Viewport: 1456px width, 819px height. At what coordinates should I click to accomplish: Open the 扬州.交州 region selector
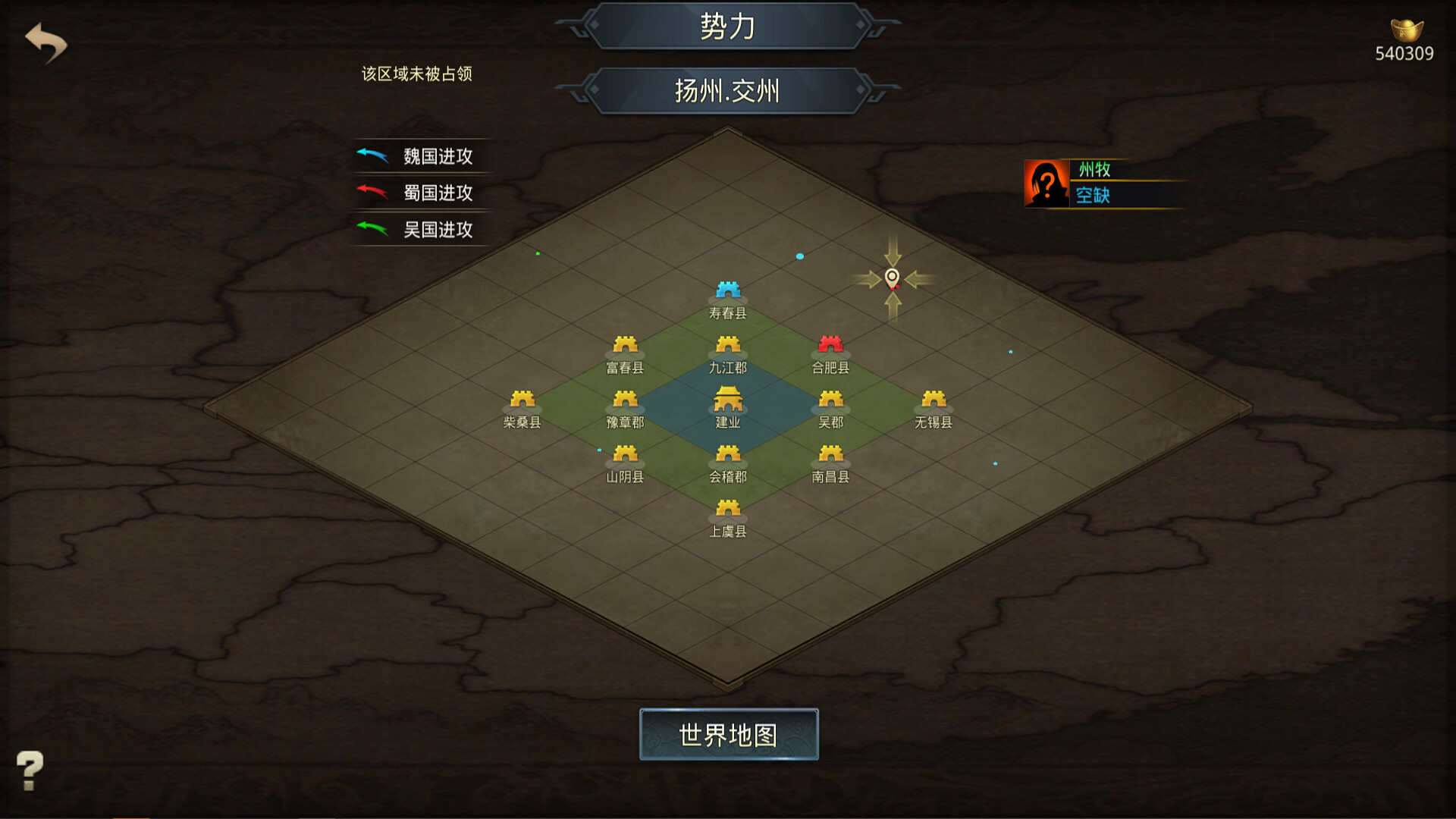pos(726,91)
